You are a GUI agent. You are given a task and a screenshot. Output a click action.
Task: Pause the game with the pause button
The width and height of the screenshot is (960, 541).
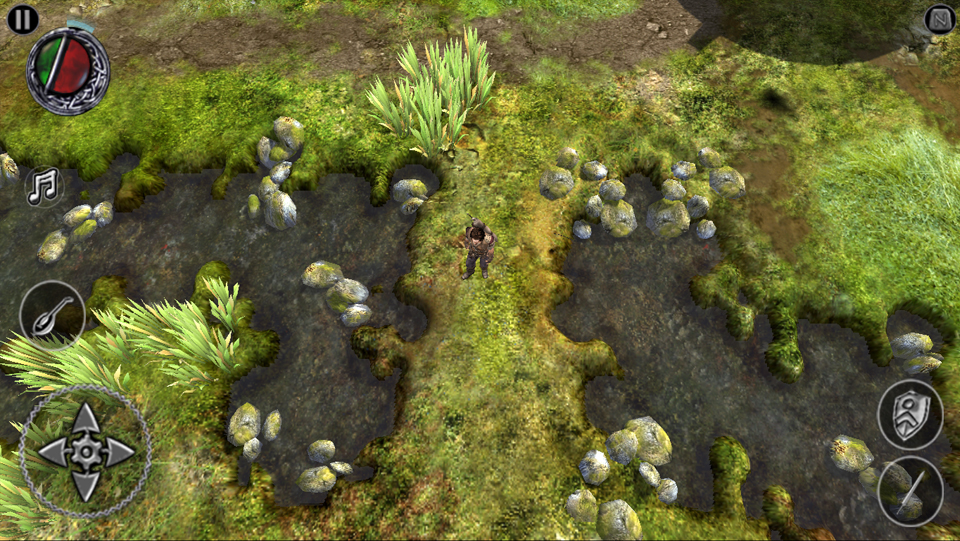pyautogui.click(x=22, y=19)
